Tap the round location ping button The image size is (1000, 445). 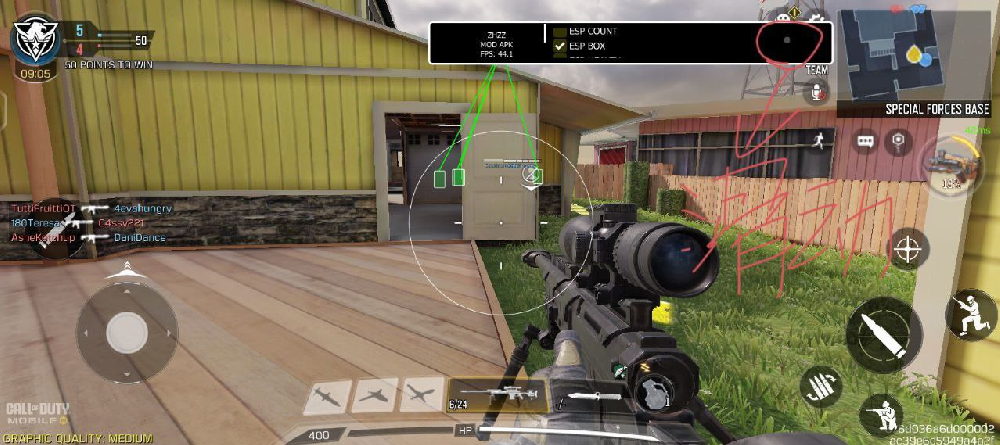[899, 141]
